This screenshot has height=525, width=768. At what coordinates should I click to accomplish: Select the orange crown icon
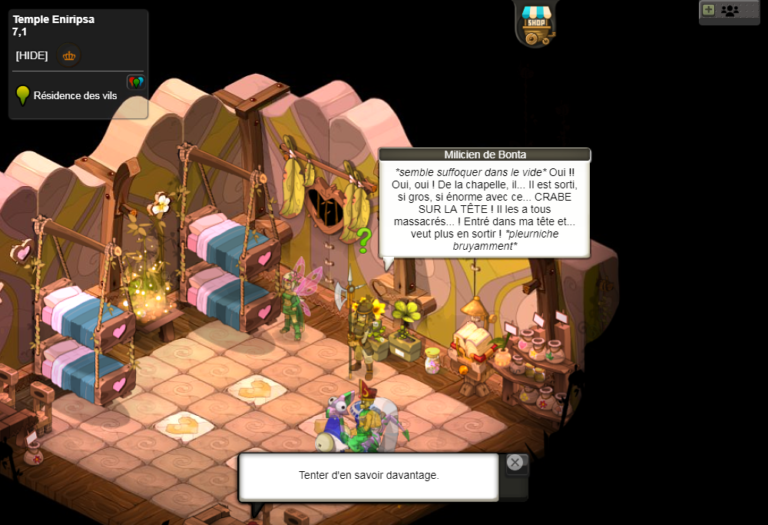tap(69, 56)
